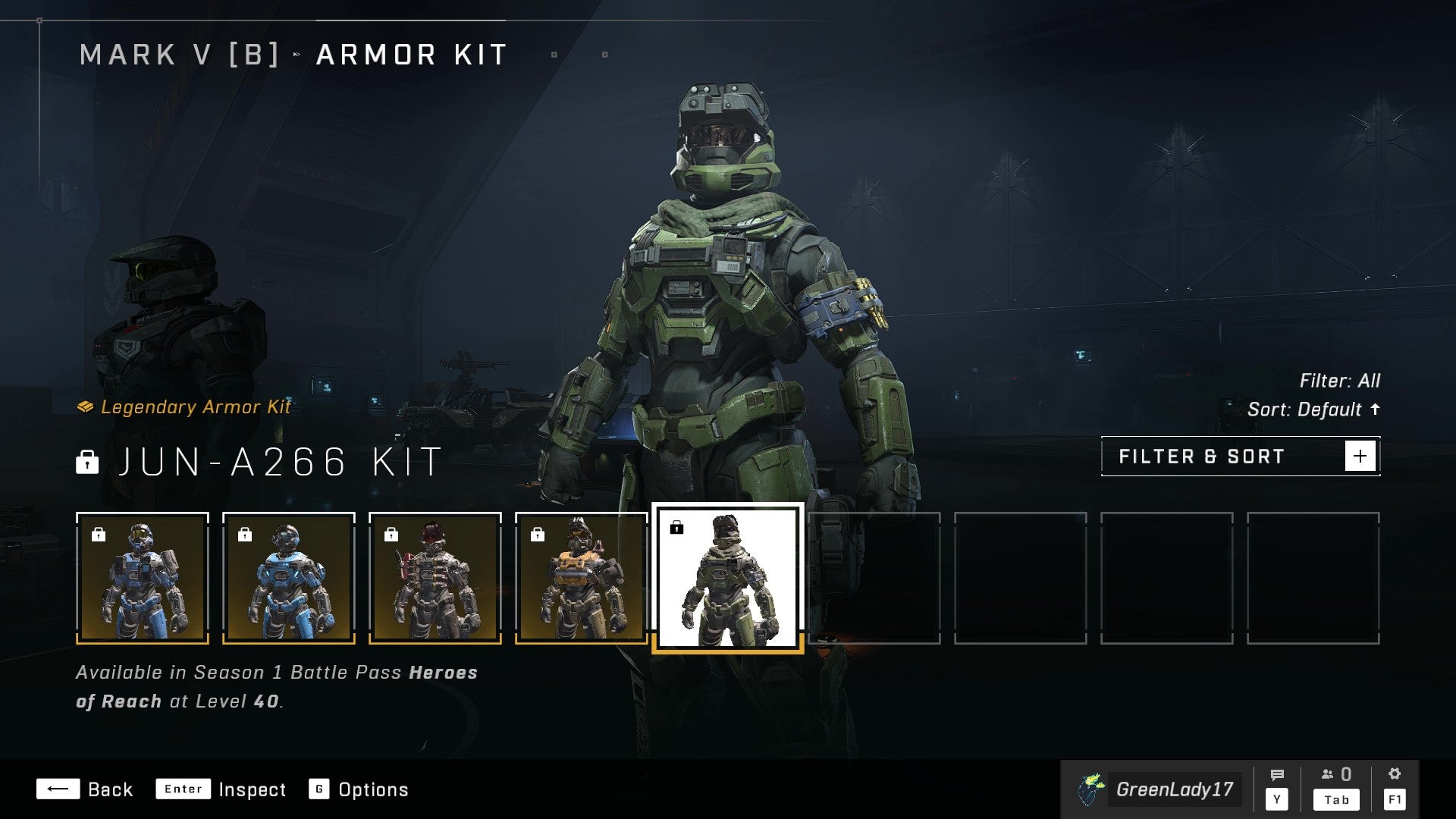
Task: Click the lock icon on the tan armor kit
Action: pos(537,533)
